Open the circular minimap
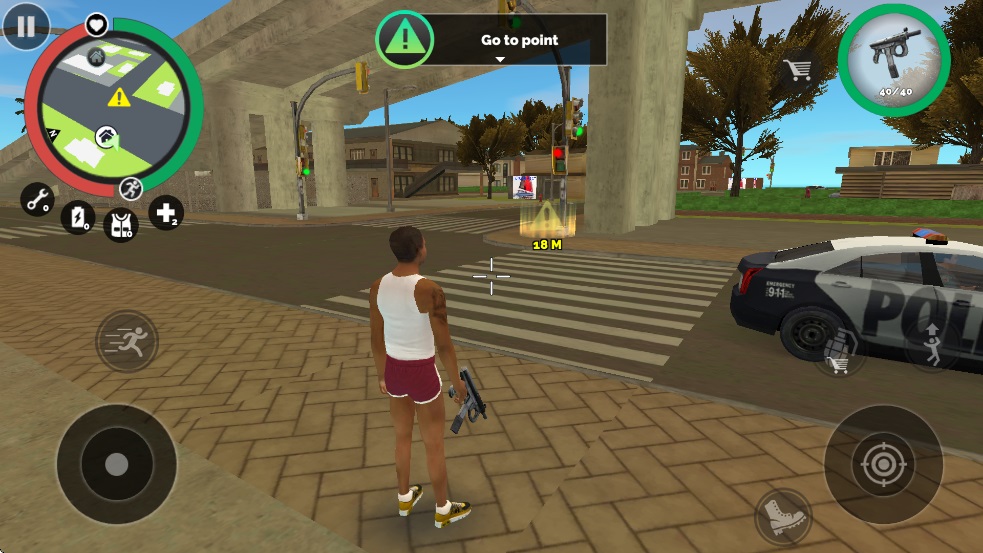Viewport: 983px width, 553px height. (113, 106)
